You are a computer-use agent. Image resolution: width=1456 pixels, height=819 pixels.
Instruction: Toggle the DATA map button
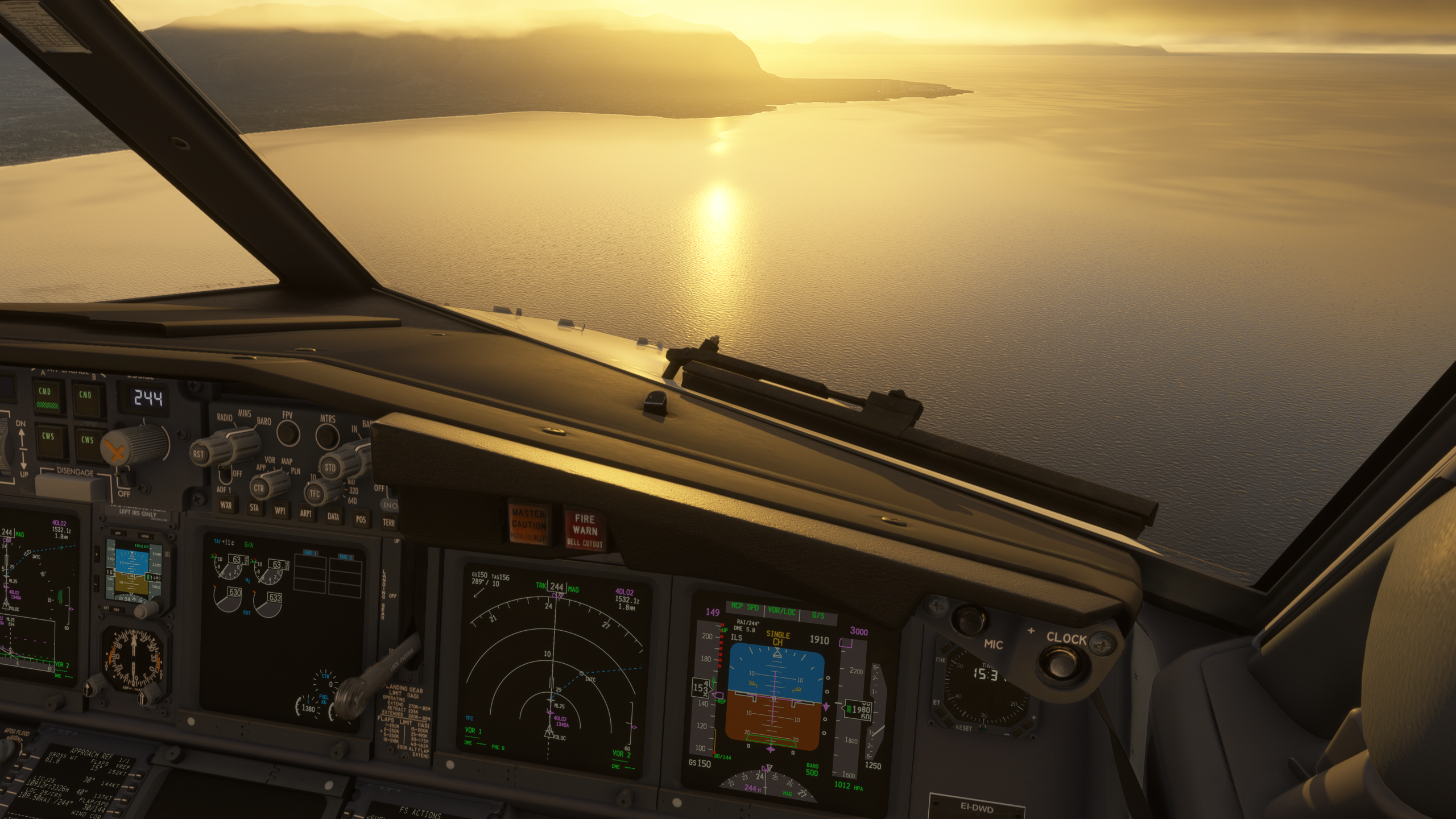click(x=333, y=516)
